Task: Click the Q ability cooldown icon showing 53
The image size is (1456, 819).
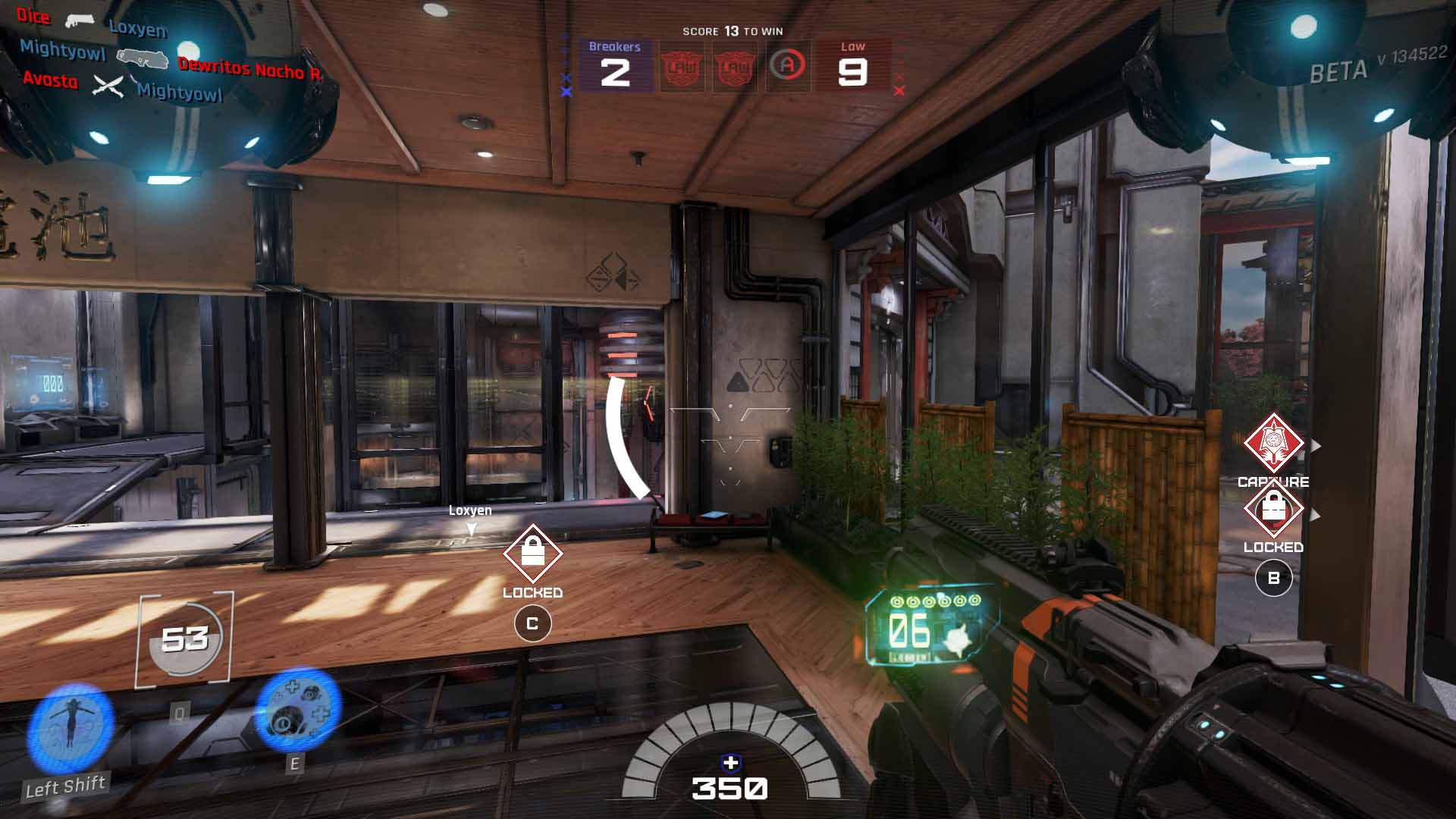Action: pos(184,640)
